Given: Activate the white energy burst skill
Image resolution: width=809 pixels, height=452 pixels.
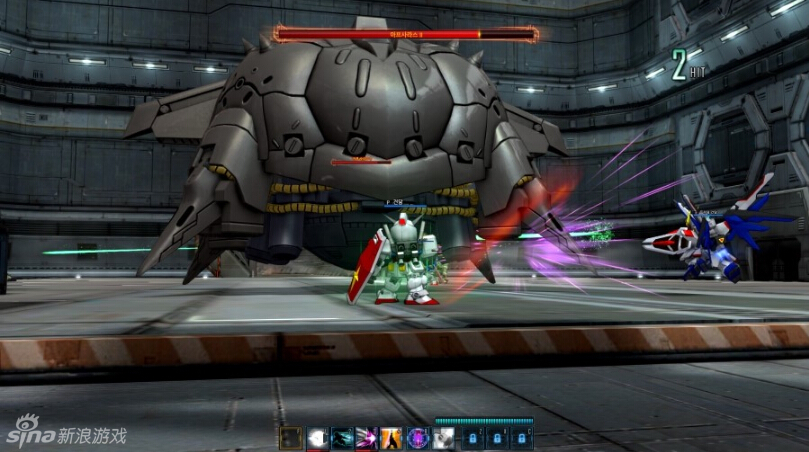Looking at the screenshot, I should (317, 437).
